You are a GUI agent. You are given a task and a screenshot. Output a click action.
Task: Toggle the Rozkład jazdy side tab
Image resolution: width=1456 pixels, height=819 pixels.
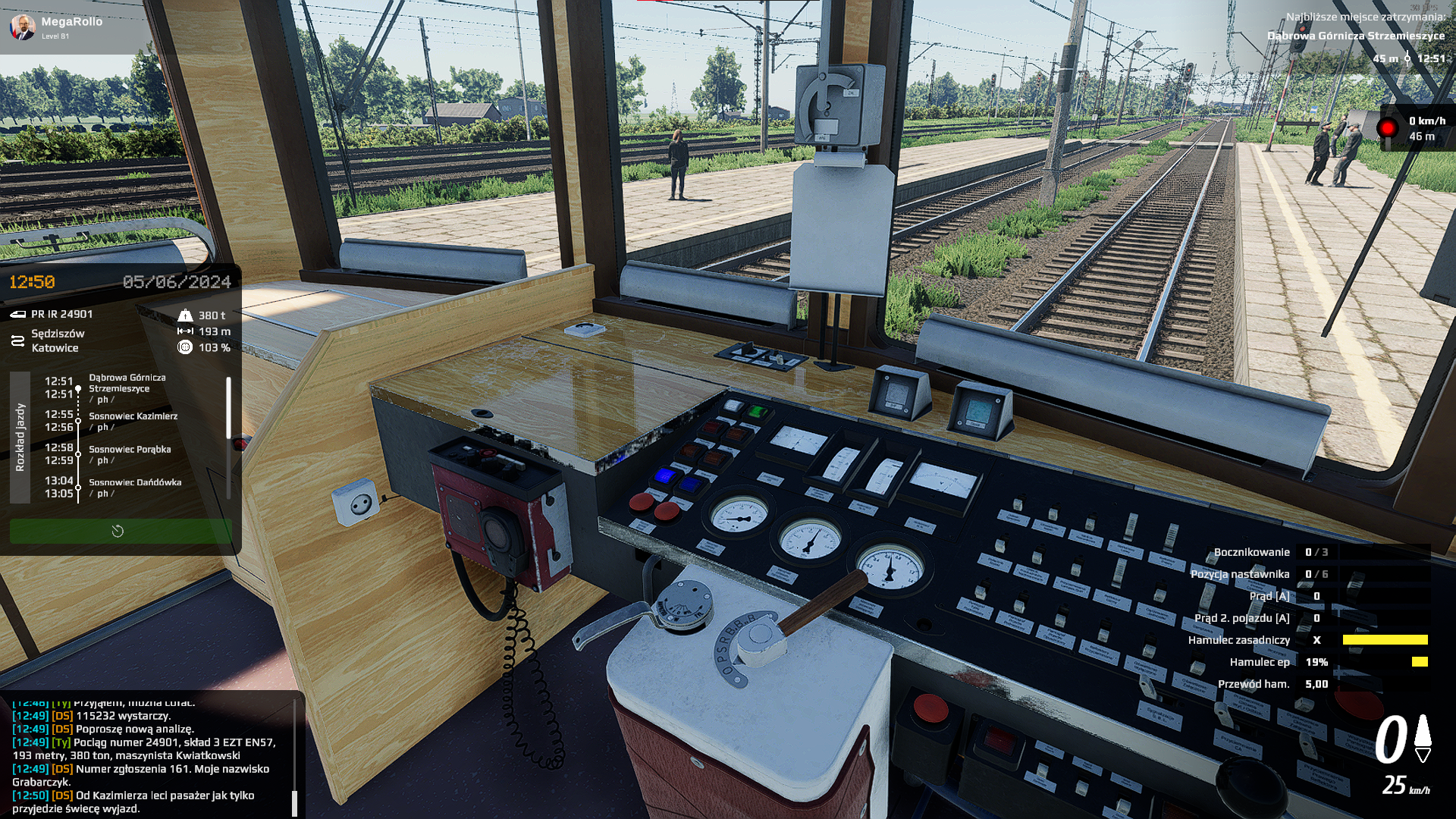pyautogui.click(x=20, y=437)
